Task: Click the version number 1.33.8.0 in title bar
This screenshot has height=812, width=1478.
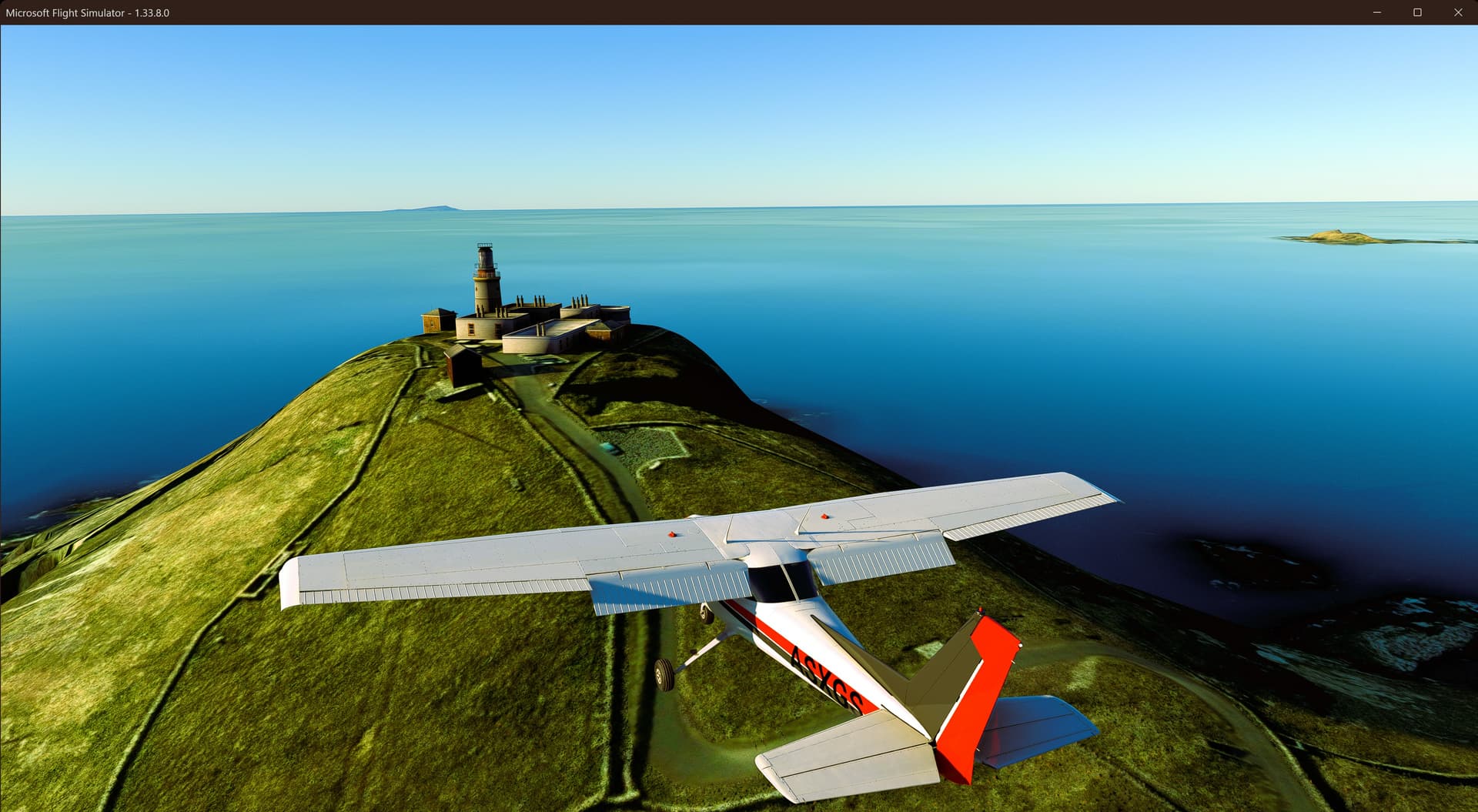Action: tap(151, 13)
